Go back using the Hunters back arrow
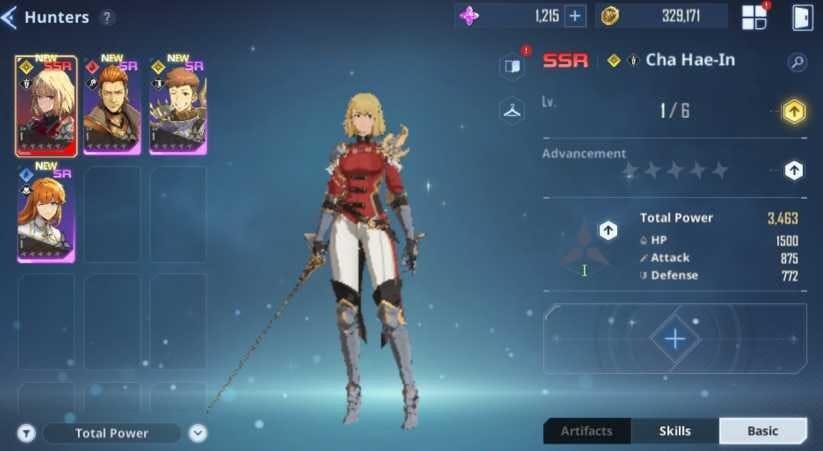 [9, 17]
